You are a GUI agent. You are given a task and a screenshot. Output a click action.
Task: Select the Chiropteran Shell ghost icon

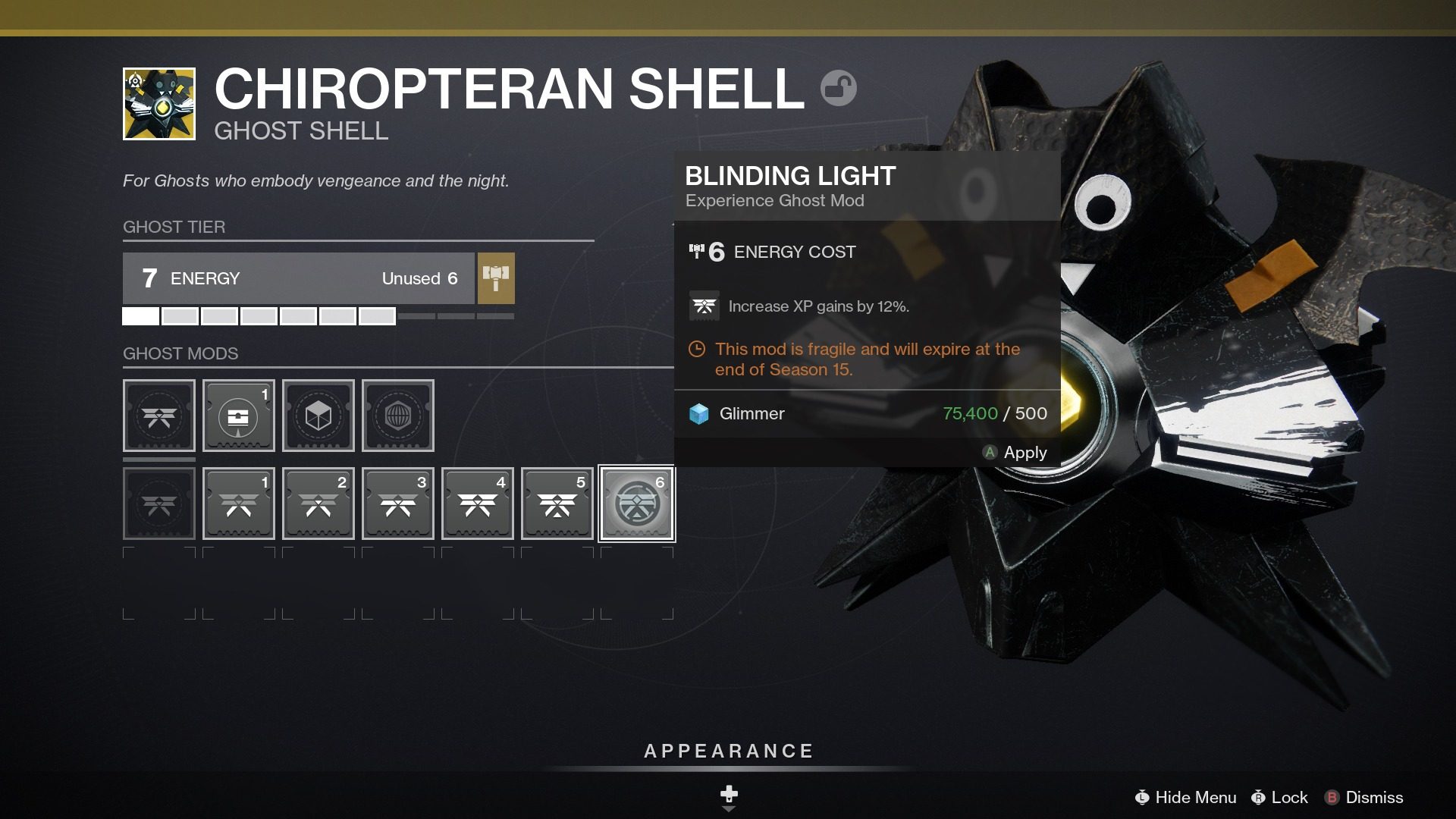point(157,102)
